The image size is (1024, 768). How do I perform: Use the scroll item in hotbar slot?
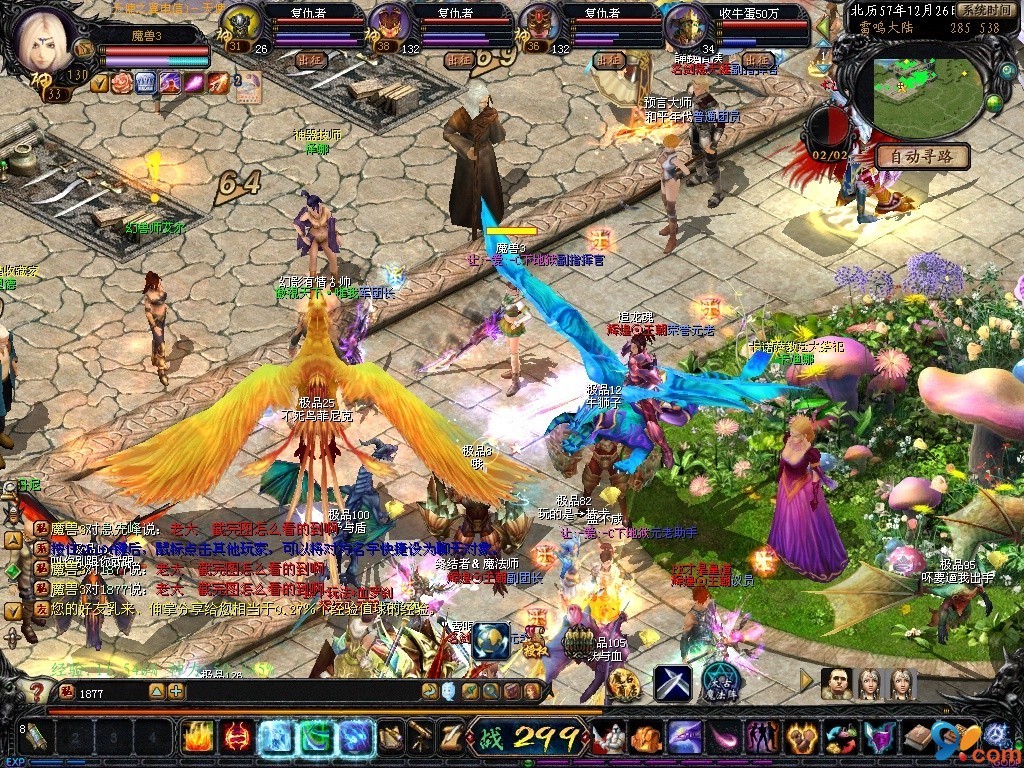point(35,738)
